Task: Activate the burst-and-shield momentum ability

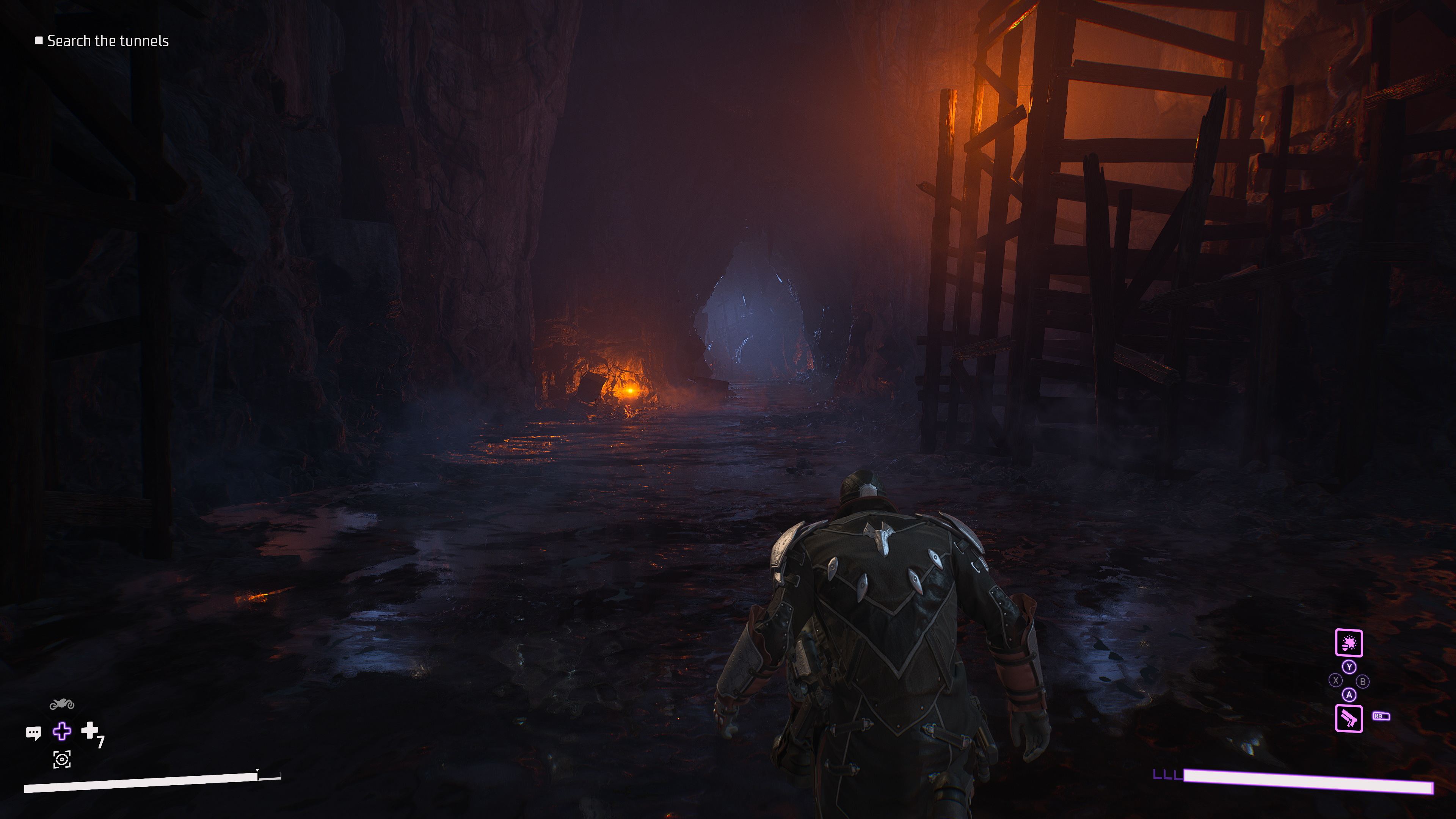Action: click(1349, 643)
